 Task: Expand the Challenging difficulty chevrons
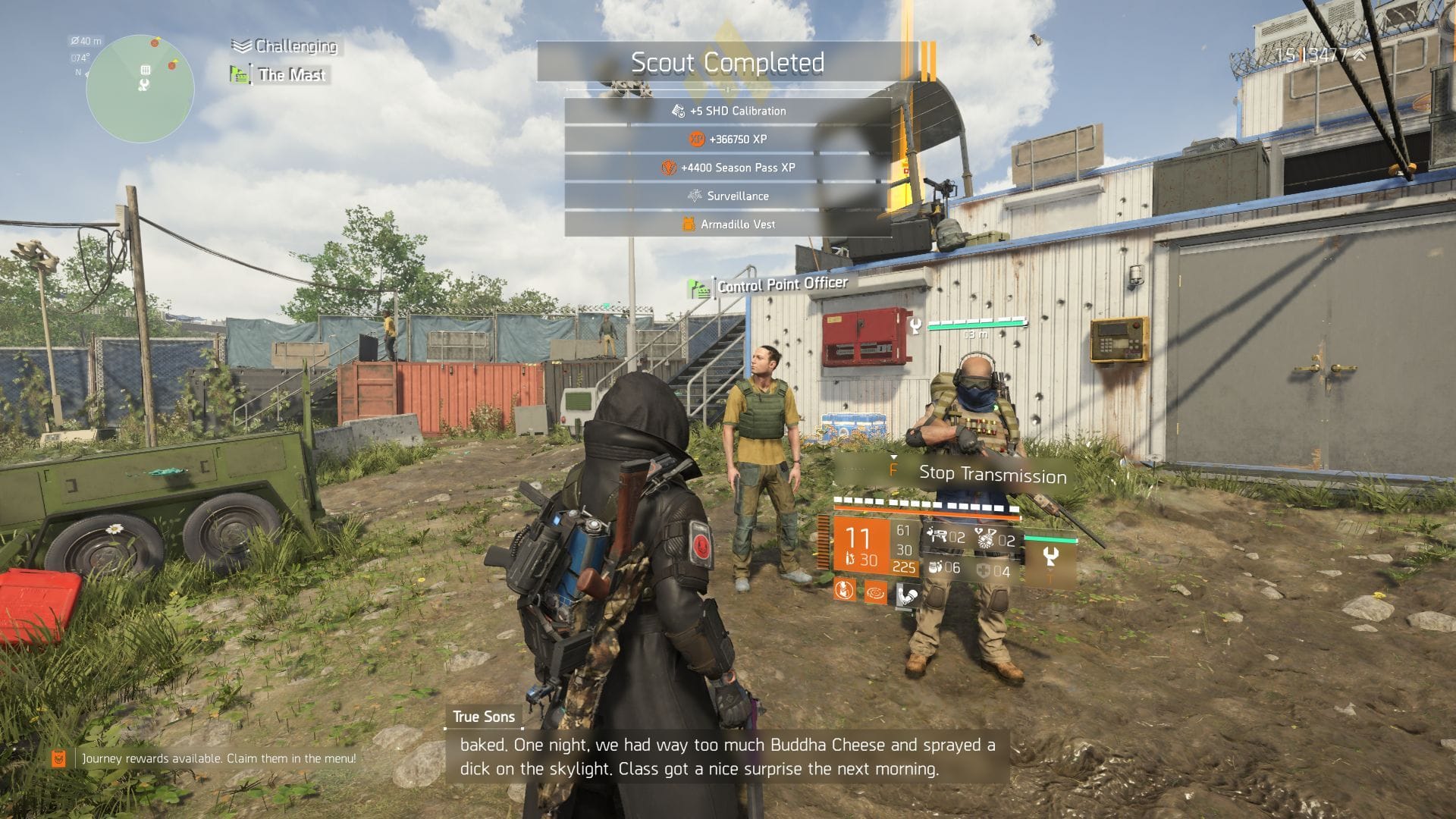[240, 46]
